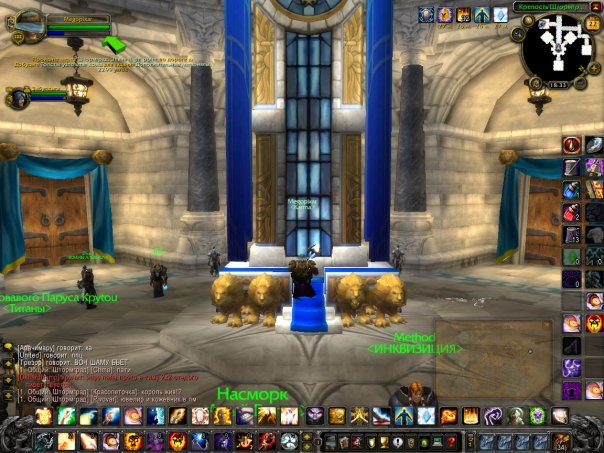Open the calendar button showing 22
The height and width of the screenshot is (453, 604).
[591, 22]
